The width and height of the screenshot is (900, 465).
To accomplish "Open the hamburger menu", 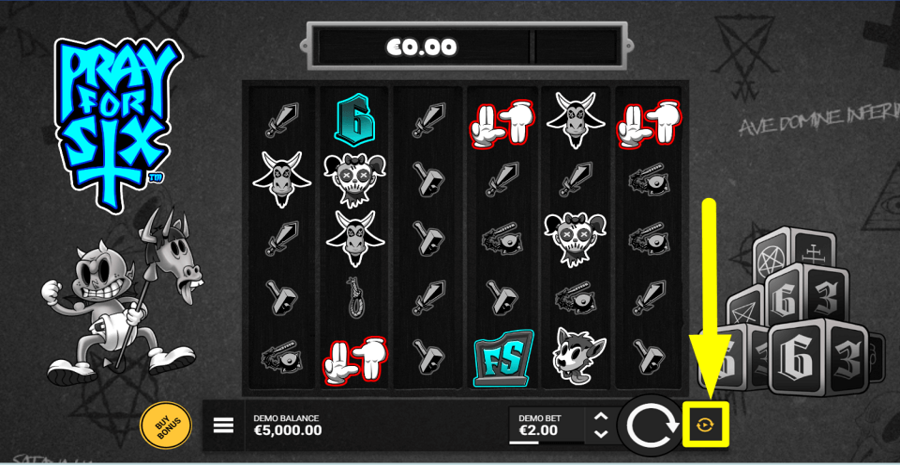I will 224,425.
